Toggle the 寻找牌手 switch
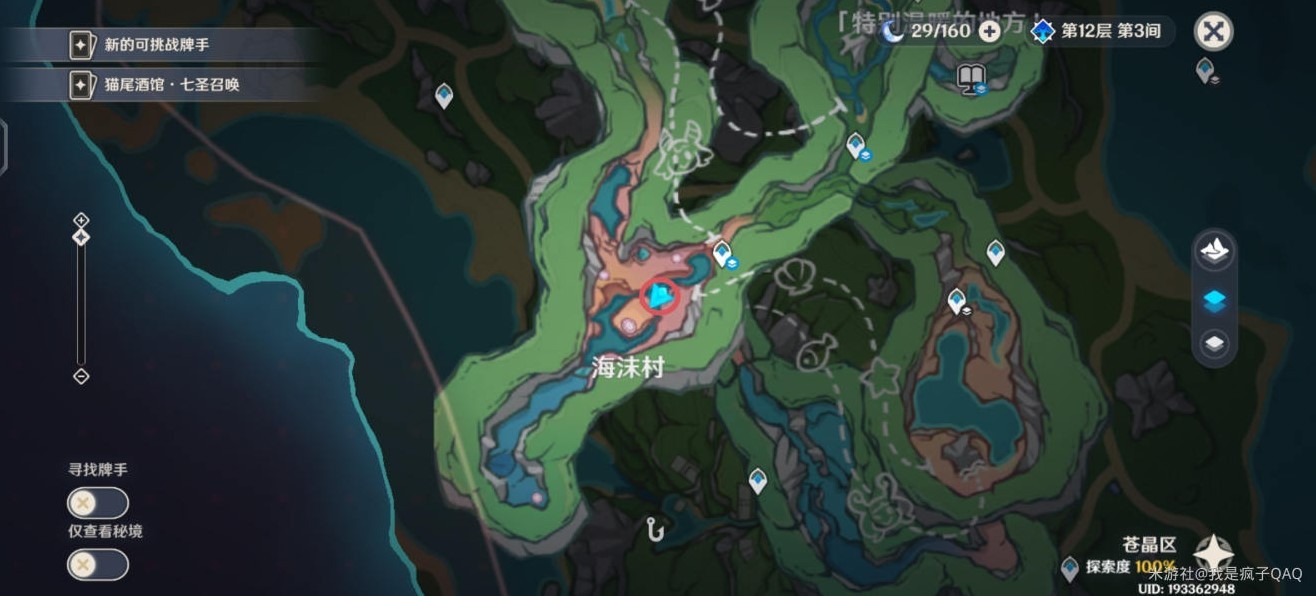 tap(97, 503)
